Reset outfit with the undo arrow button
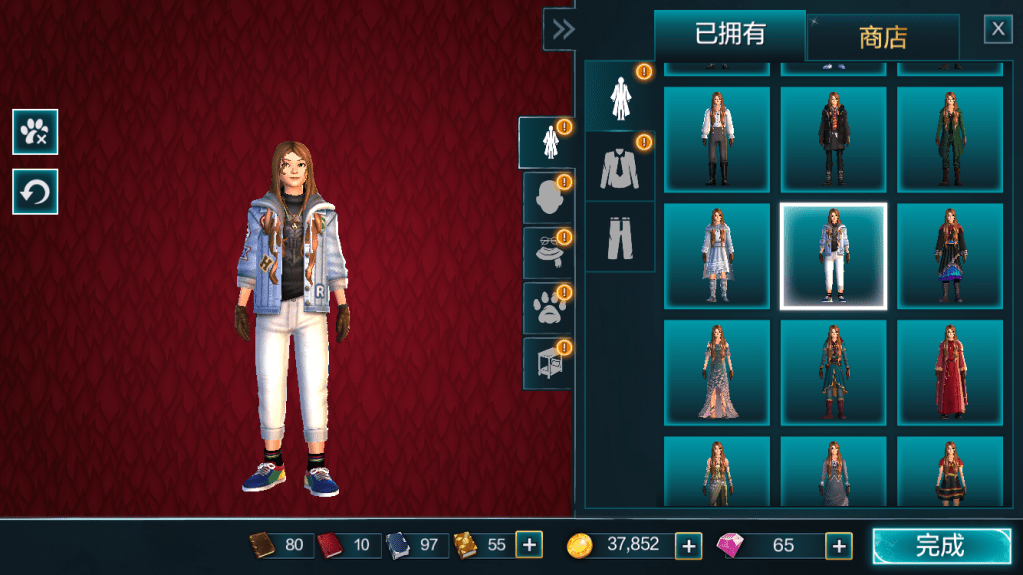Image resolution: width=1023 pixels, height=575 pixels. 35,191
